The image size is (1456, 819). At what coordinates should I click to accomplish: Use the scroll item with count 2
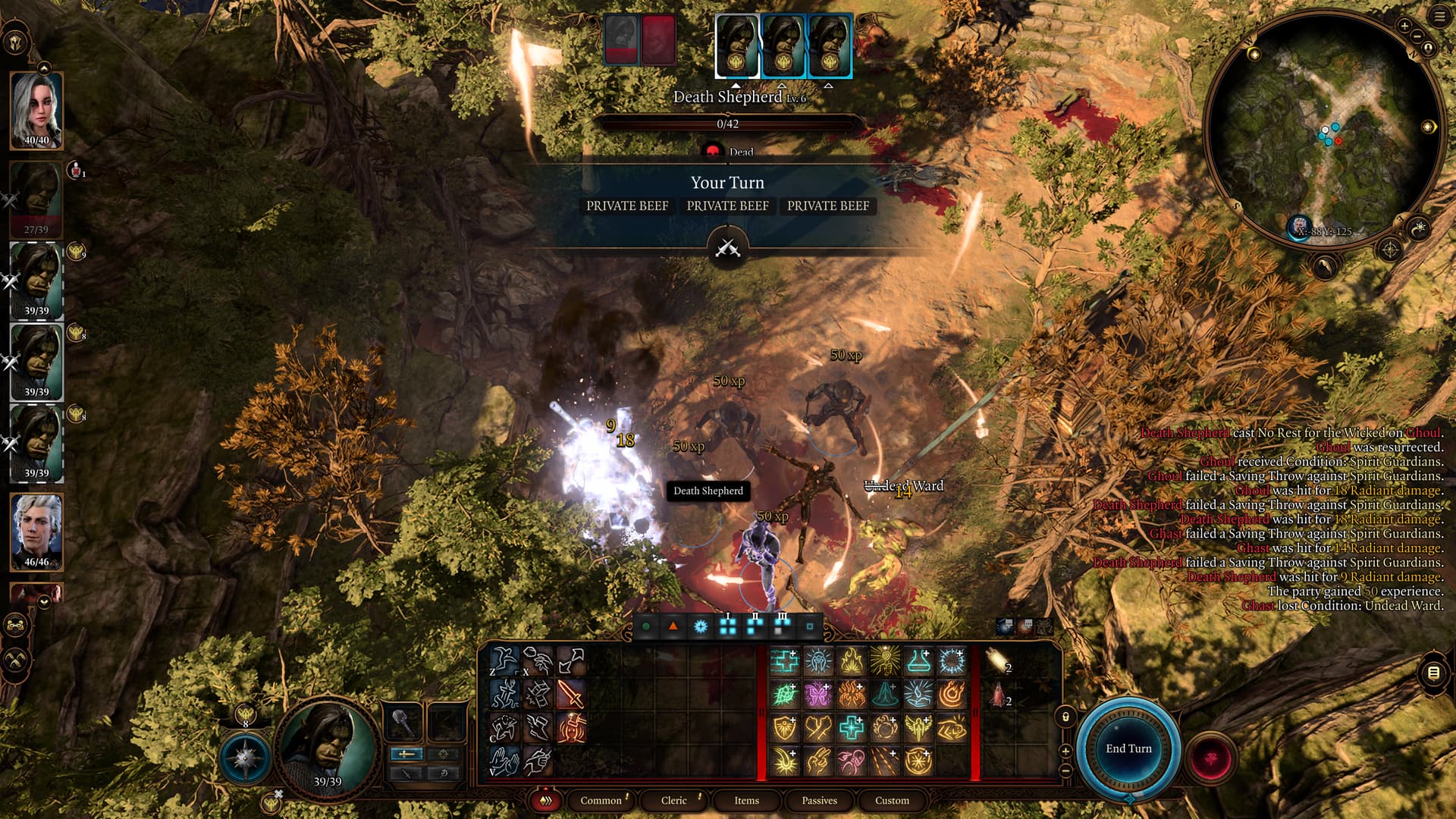coord(999,661)
